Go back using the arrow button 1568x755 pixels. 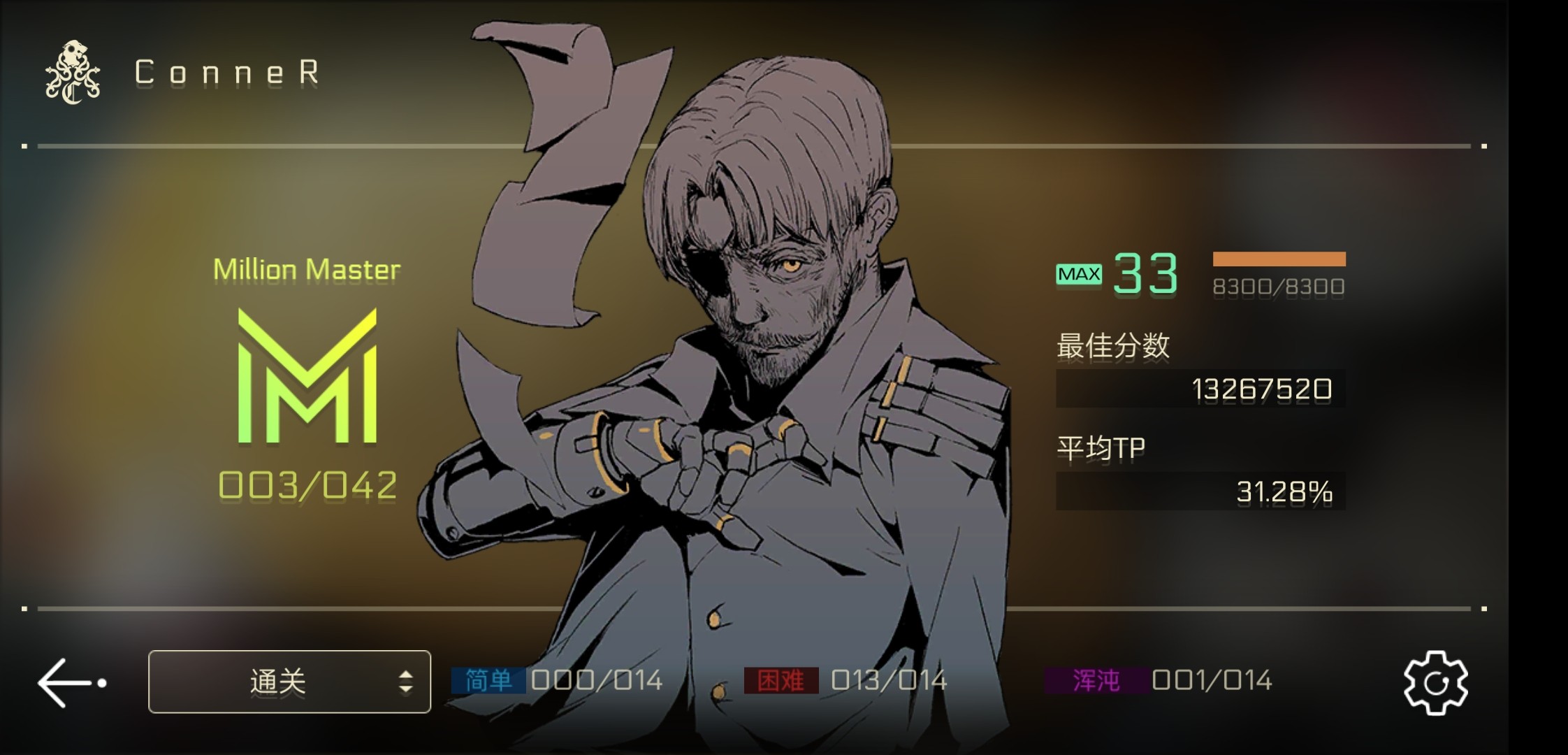coord(70,682)
